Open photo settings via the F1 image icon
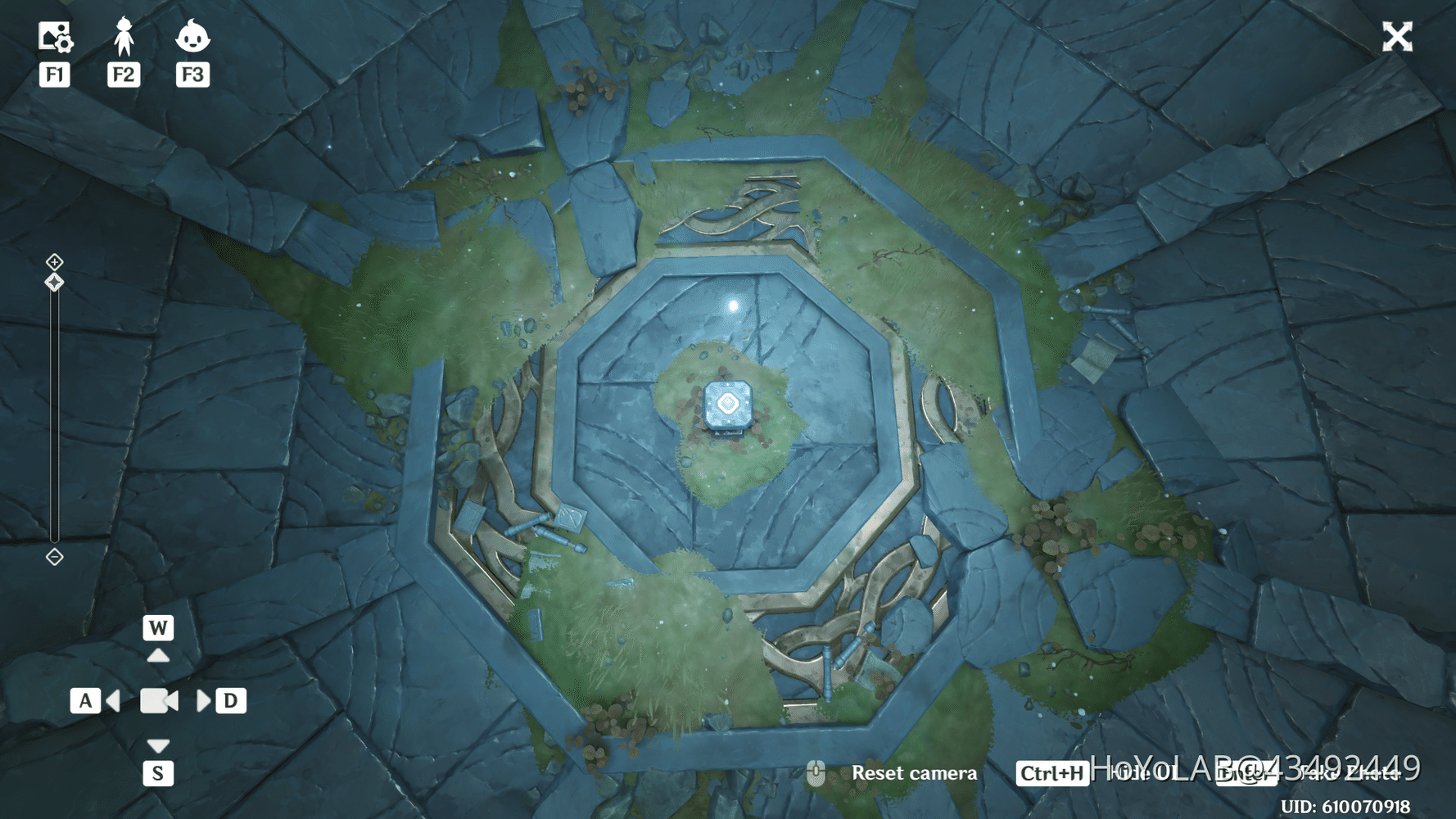This screenshot has height=819, width=1456. (54, 36)
